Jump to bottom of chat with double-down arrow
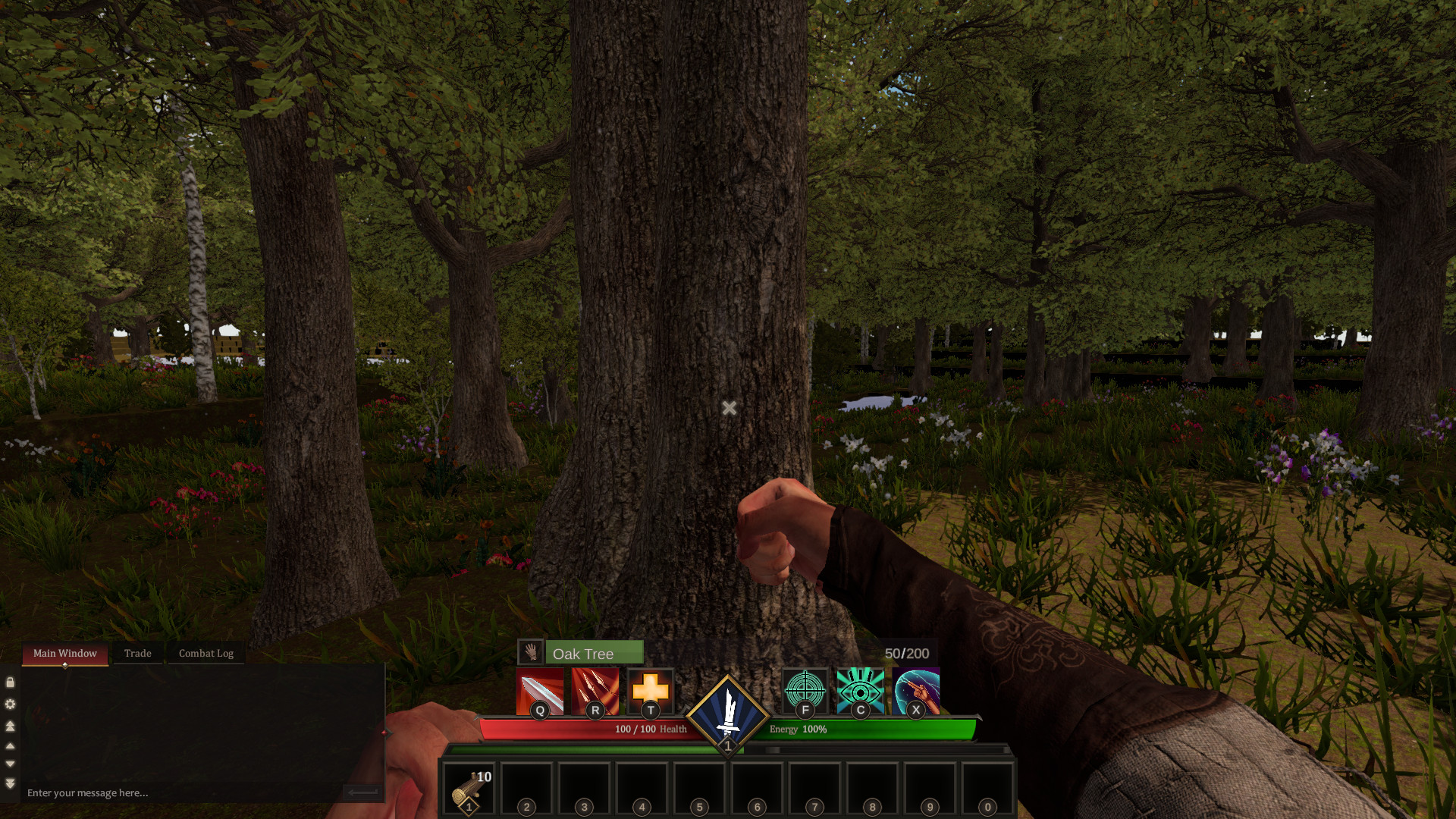 pos(10,781)
